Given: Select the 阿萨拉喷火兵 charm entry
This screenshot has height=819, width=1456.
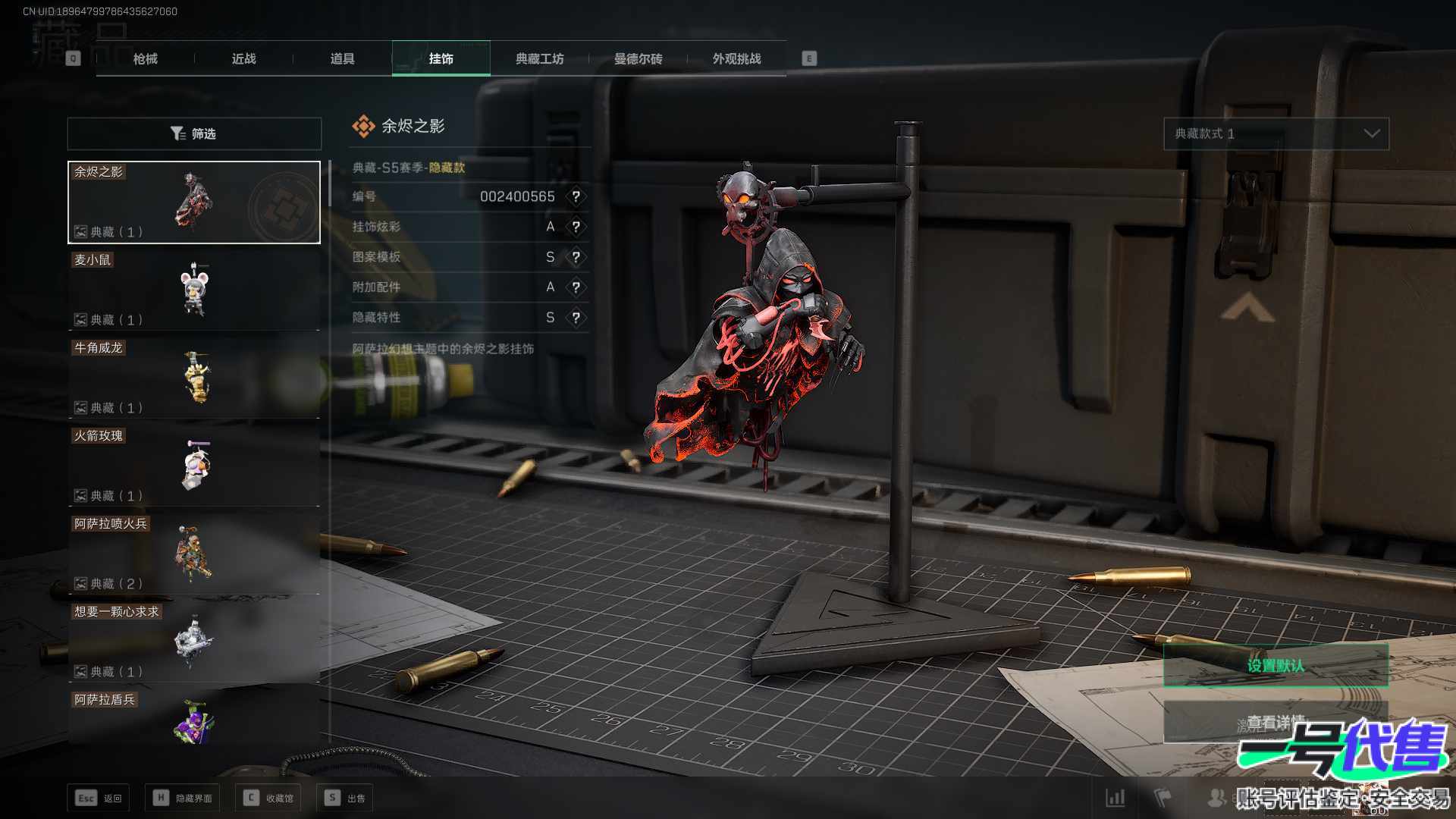Looking at the screenshot, I should click(x=194, y=554).
